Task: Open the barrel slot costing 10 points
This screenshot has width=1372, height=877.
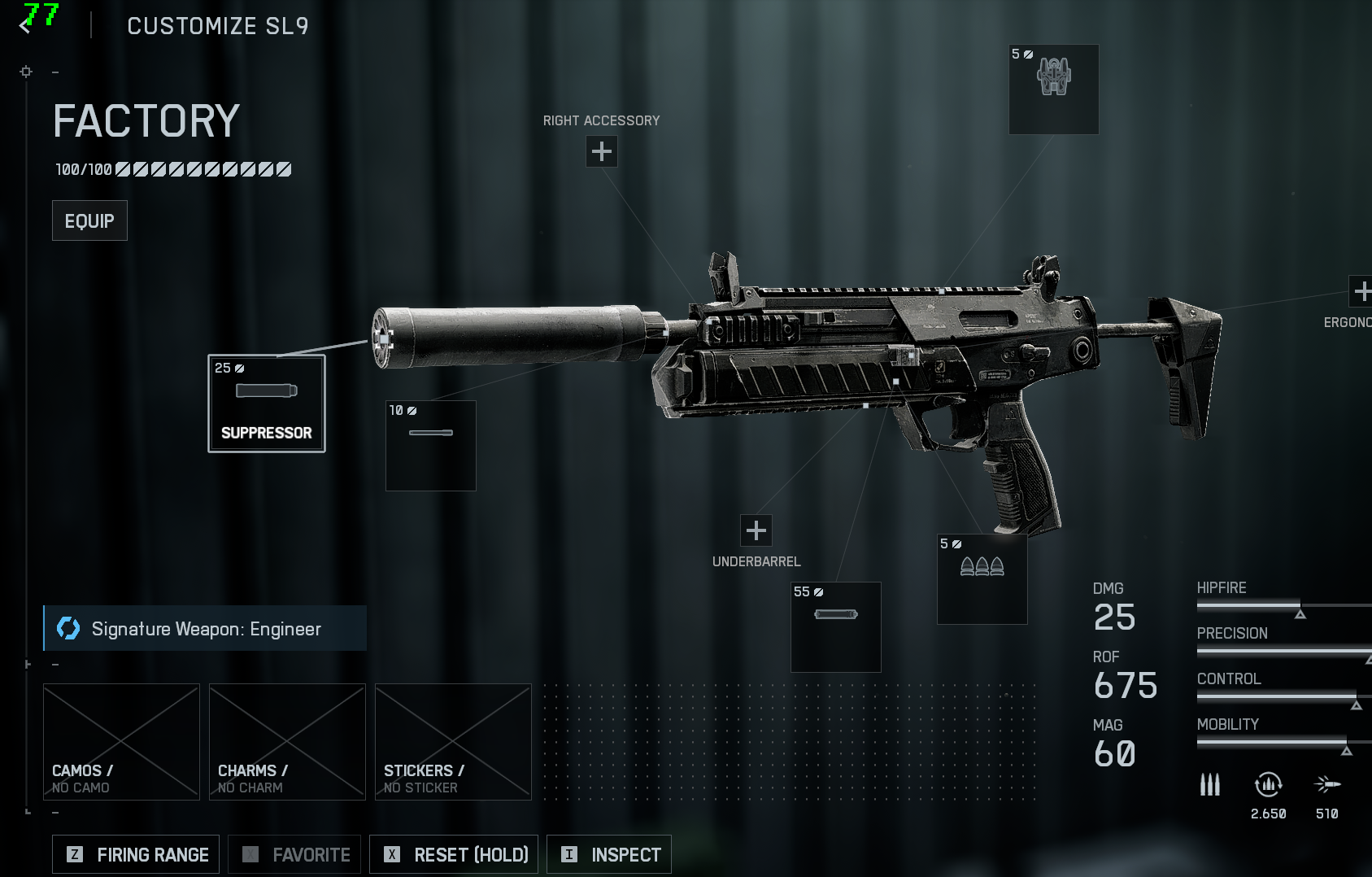Action: [x=431, y=446]
